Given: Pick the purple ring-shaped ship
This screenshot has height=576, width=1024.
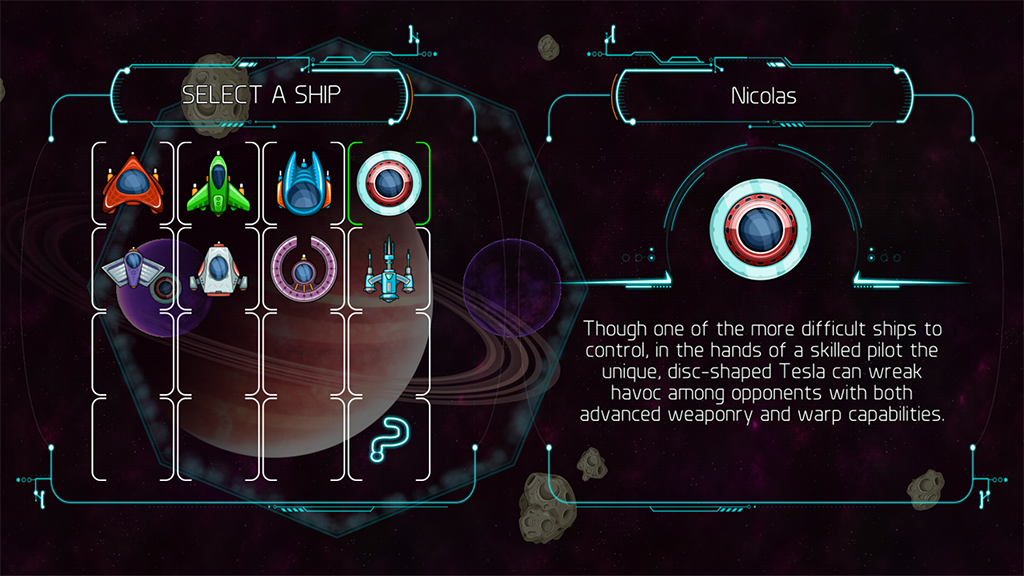Looking at the screenshot, I should (x=302, y=269).
